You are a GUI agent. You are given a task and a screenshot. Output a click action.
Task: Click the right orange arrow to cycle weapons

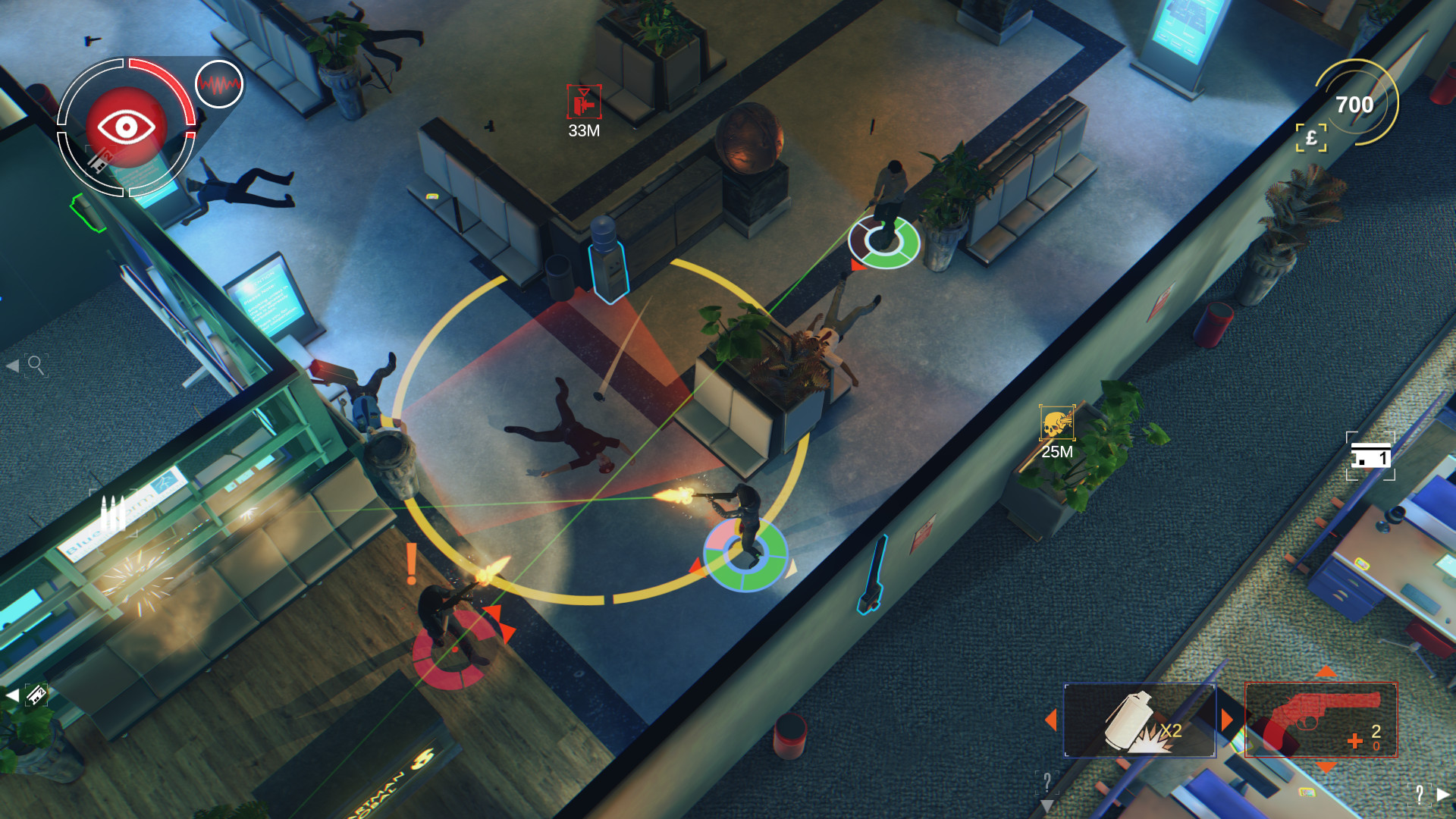[x=1227, y=718]
